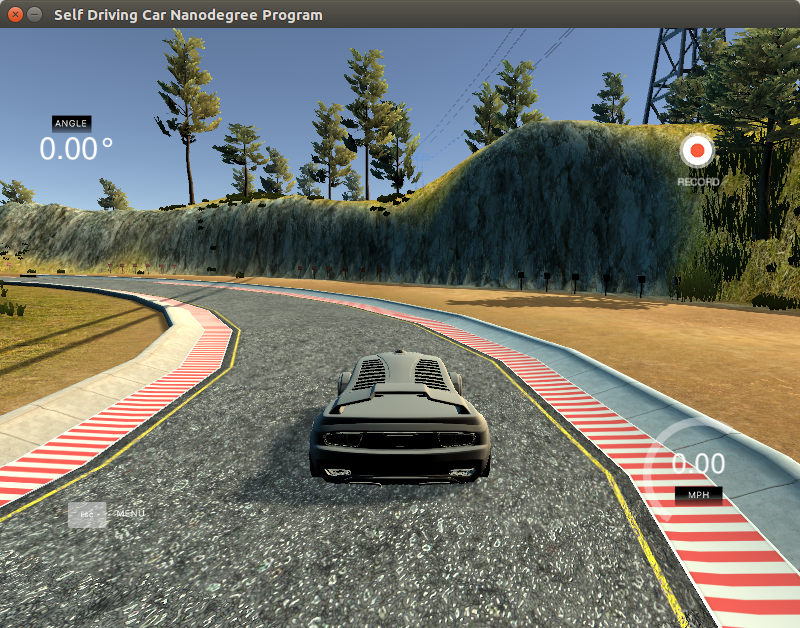Start recording with the red Record button
The width and height of the screenshot is (800, 628).
pyautogui.click(x=697, y=152)
